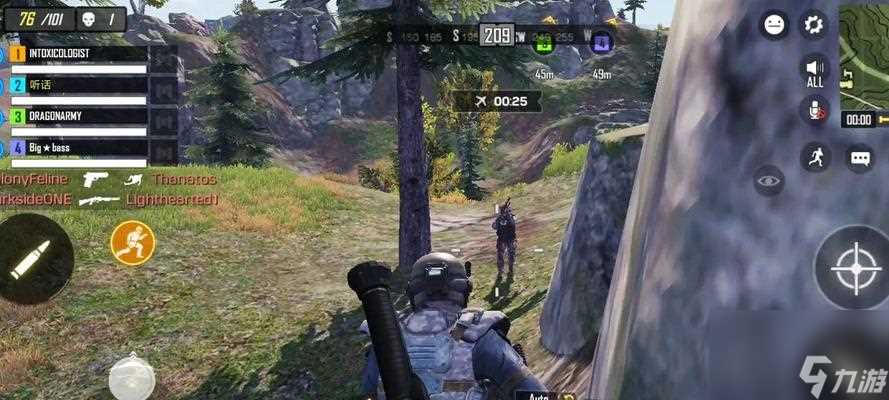Viewport: 889px width, 400px height.
Task: Toggle the ALL speaker voice channel
Action: 814,70
